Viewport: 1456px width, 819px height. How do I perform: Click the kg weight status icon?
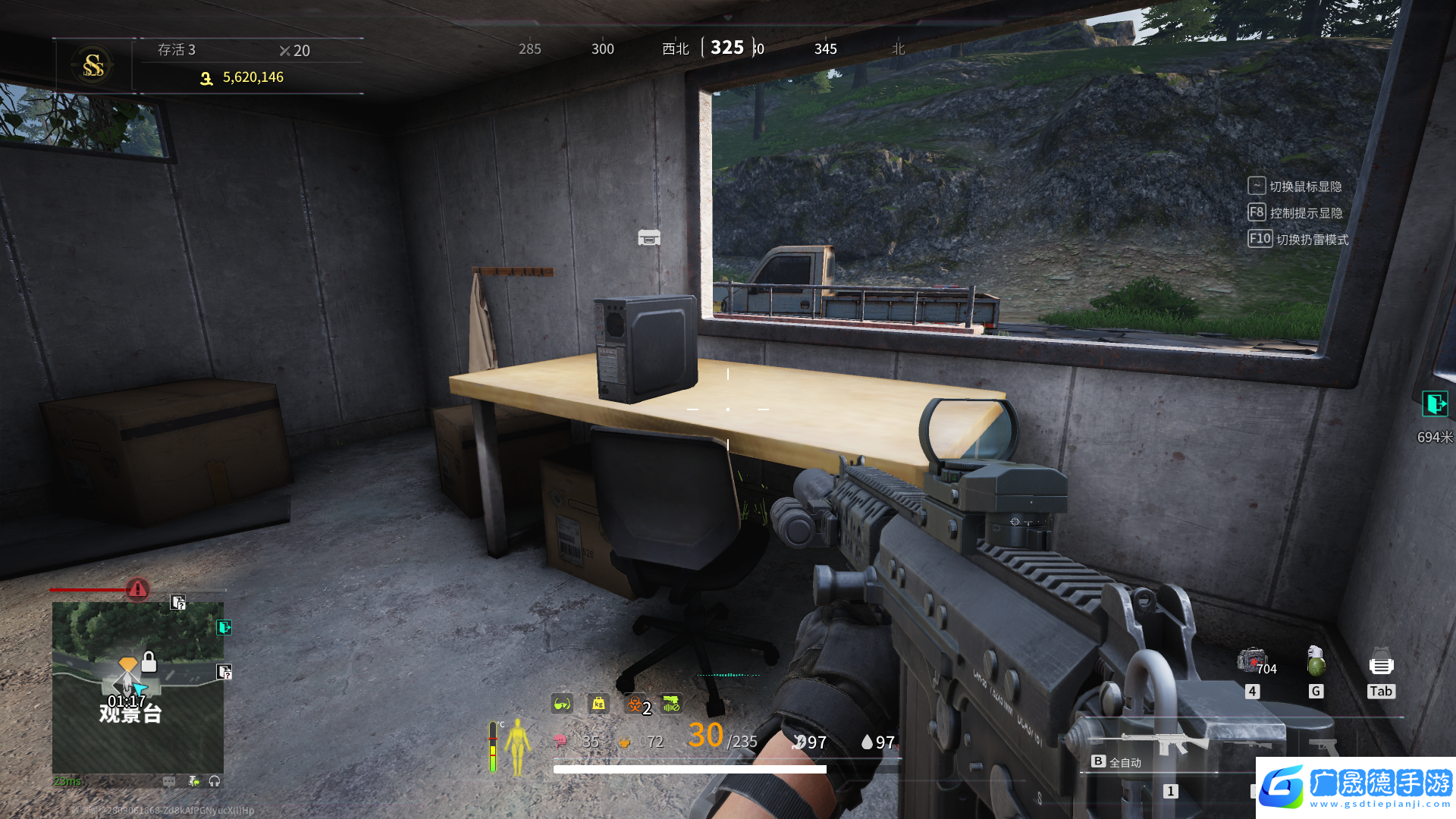[x=599, y=704]
